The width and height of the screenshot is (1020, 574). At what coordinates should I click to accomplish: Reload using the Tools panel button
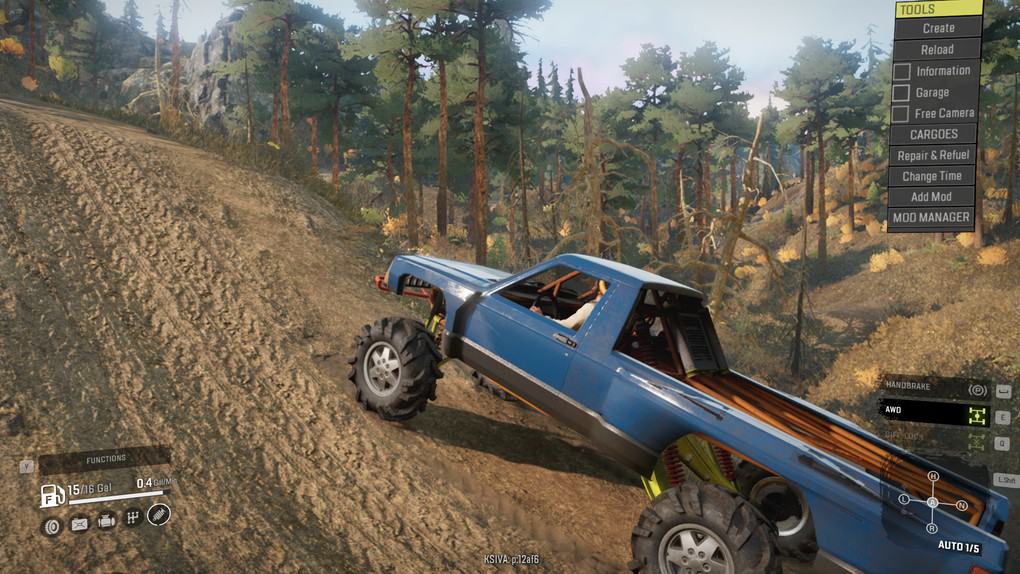pyautogui.click(x=937, y=49)
